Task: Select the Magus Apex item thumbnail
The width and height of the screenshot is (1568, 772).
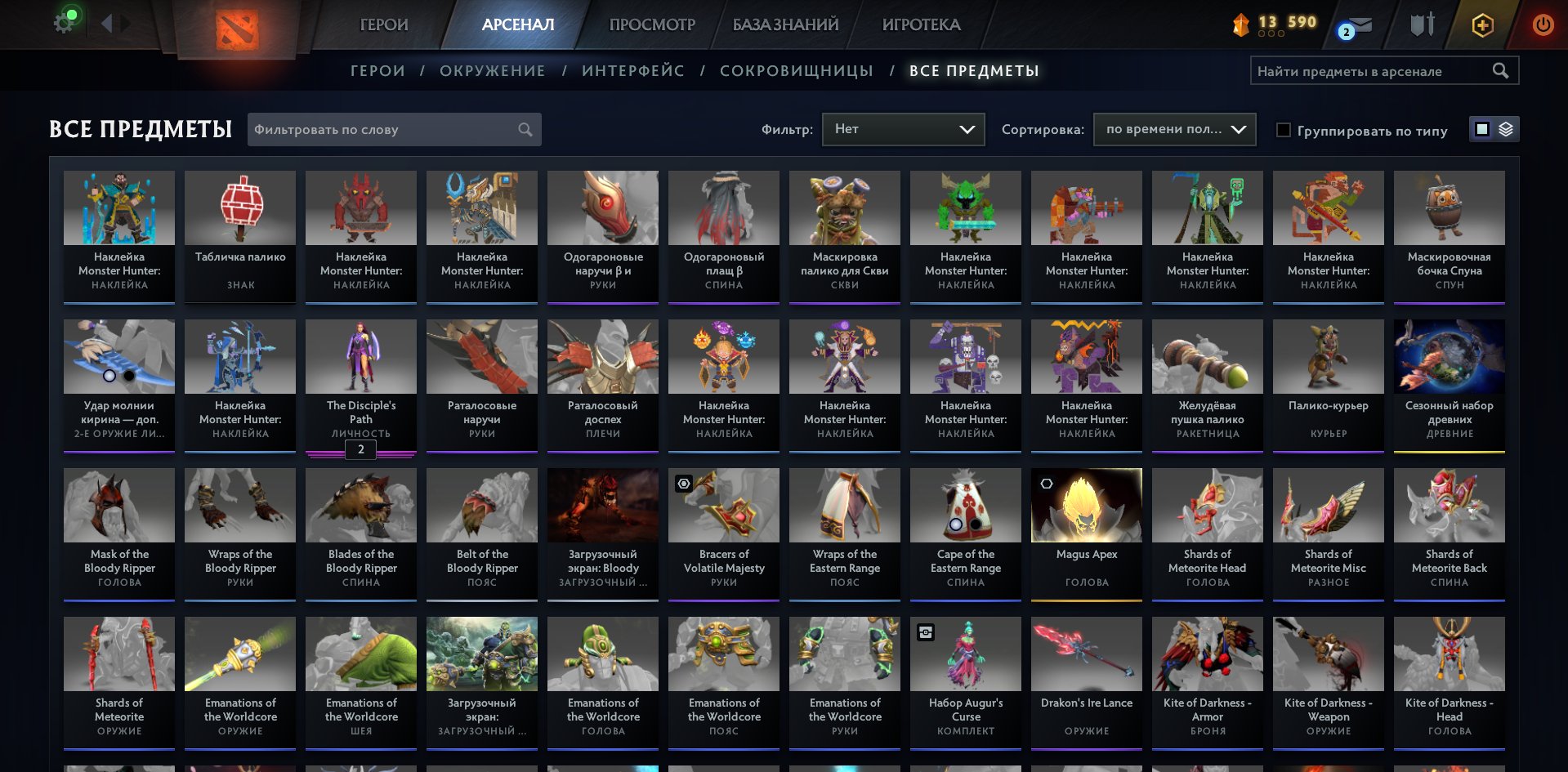Action: 1086,505
